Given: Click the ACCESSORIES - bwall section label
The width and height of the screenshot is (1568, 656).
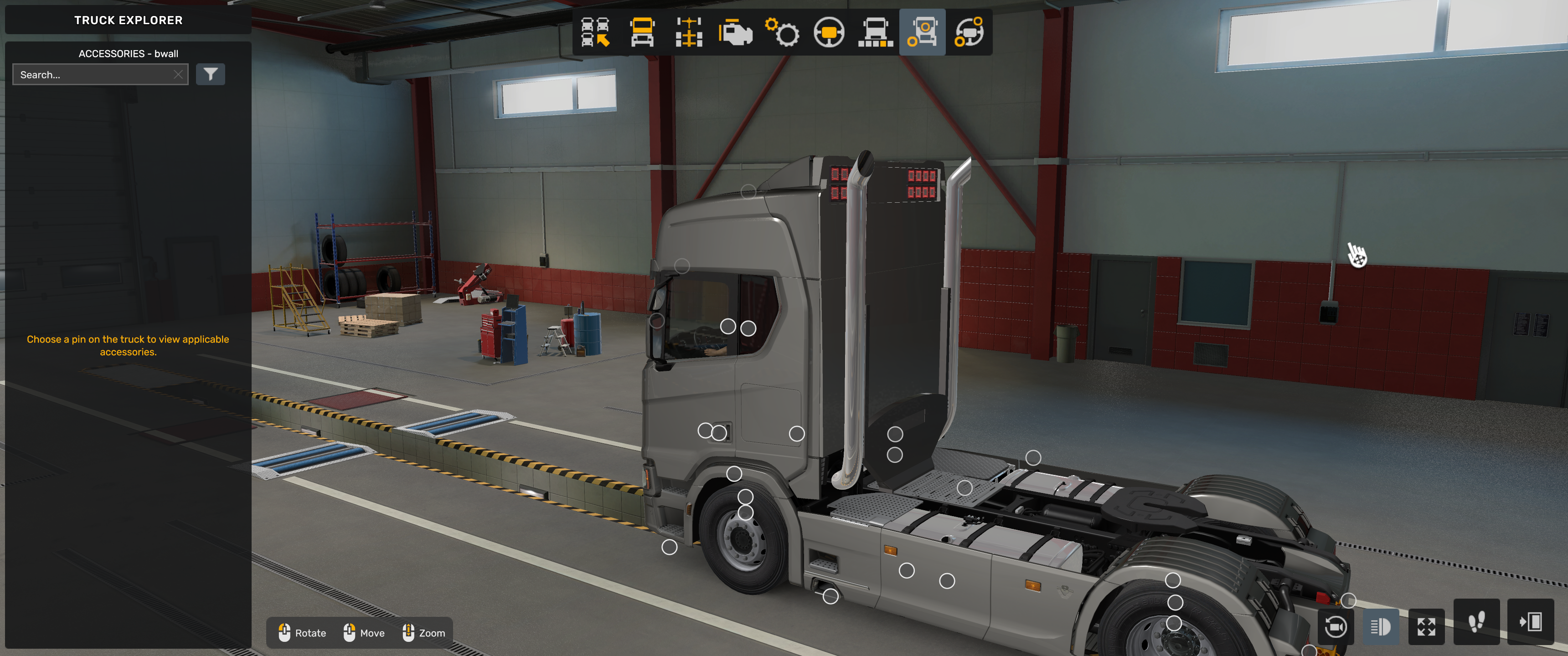Looking at the screenshot, I should click(x=128, y=54).
